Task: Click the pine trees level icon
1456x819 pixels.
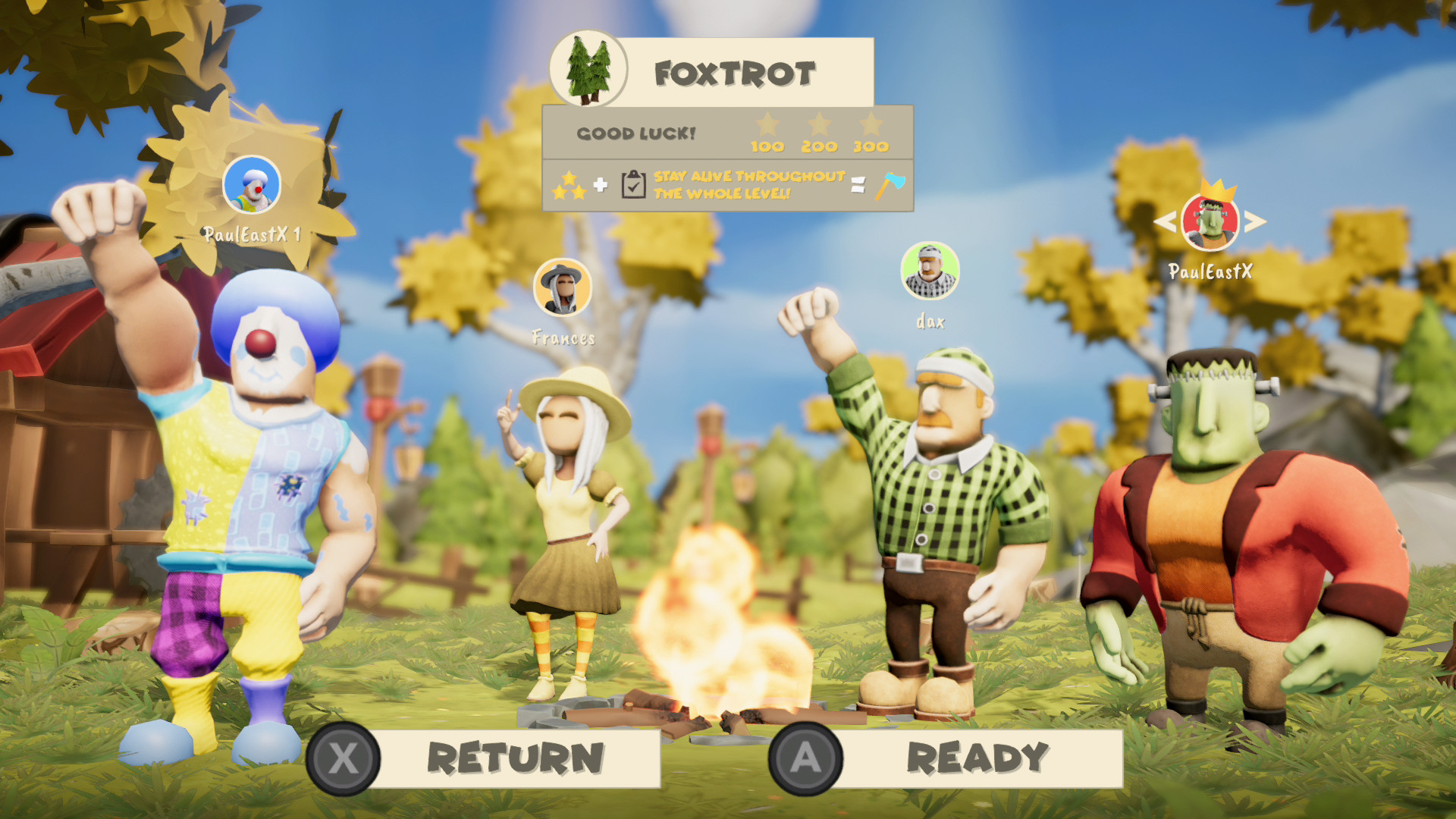Action: pyautogui.click(x=588, y=70)
